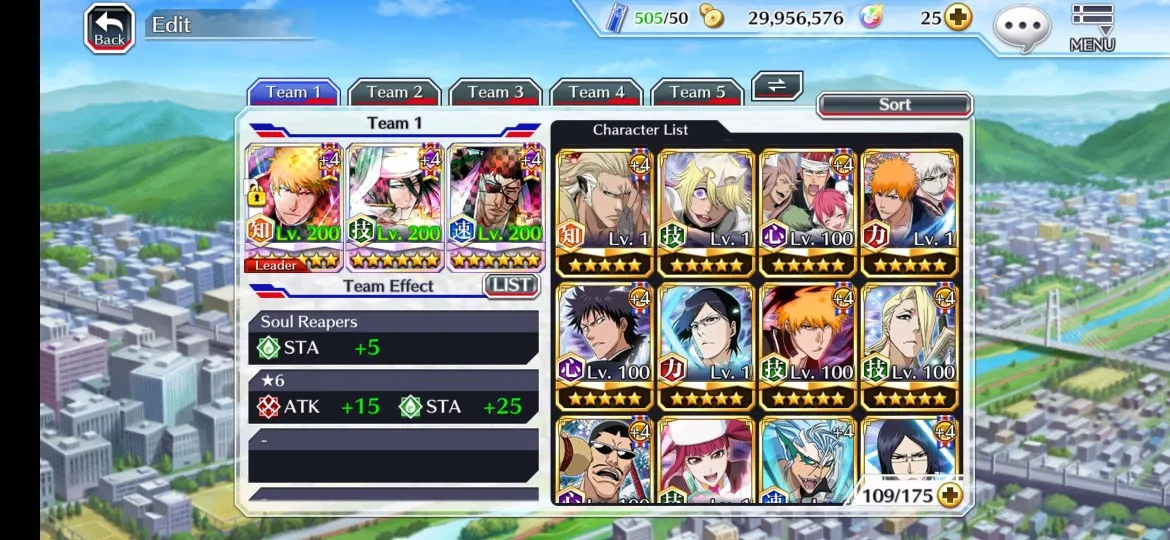Screen dimensions: 1170x540
Task: Choose the orange-haired Ichigo Lv. 100 card
Action: pos(807,346)
